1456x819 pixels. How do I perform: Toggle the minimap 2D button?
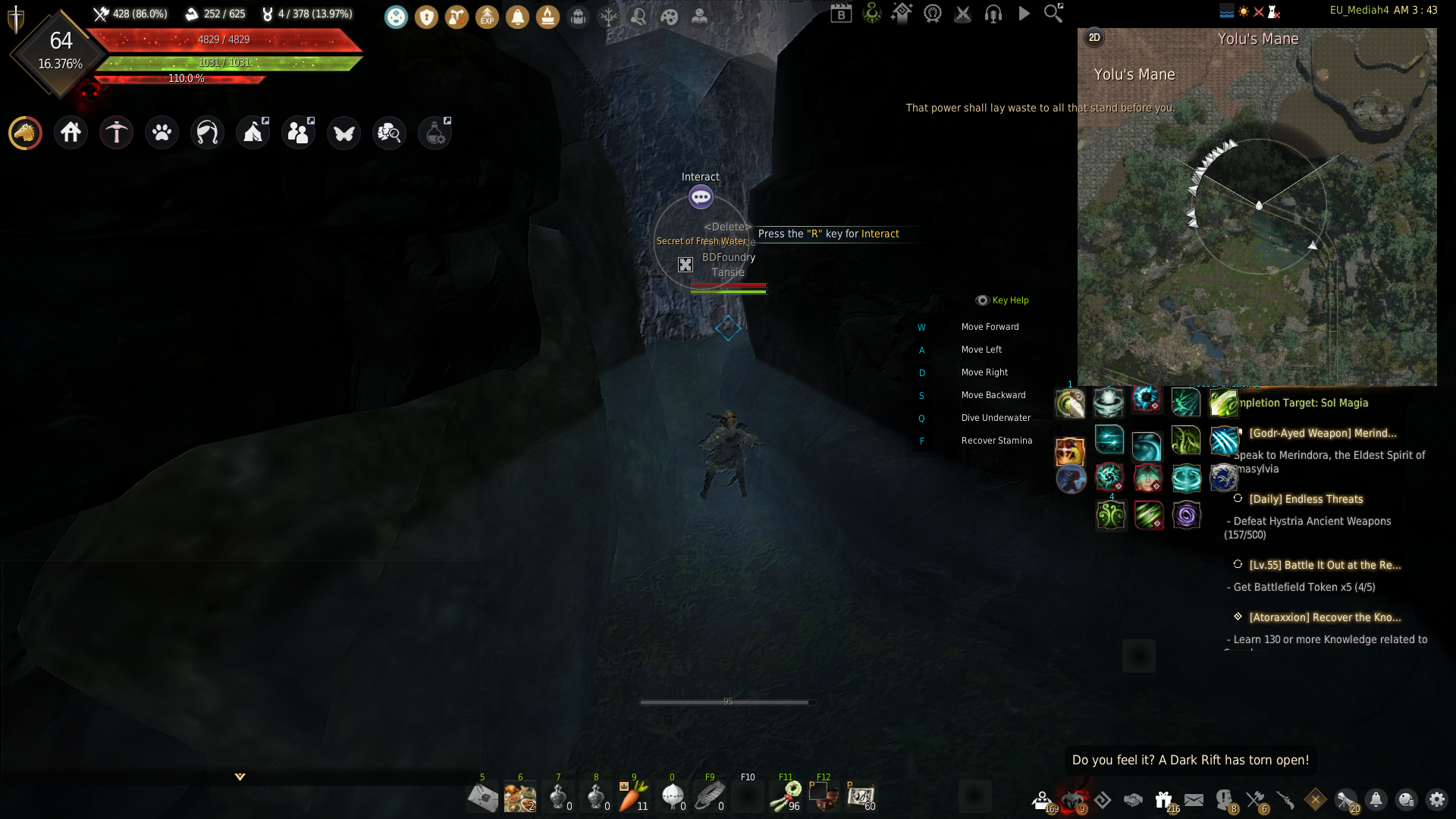[x=1094, y=38]
